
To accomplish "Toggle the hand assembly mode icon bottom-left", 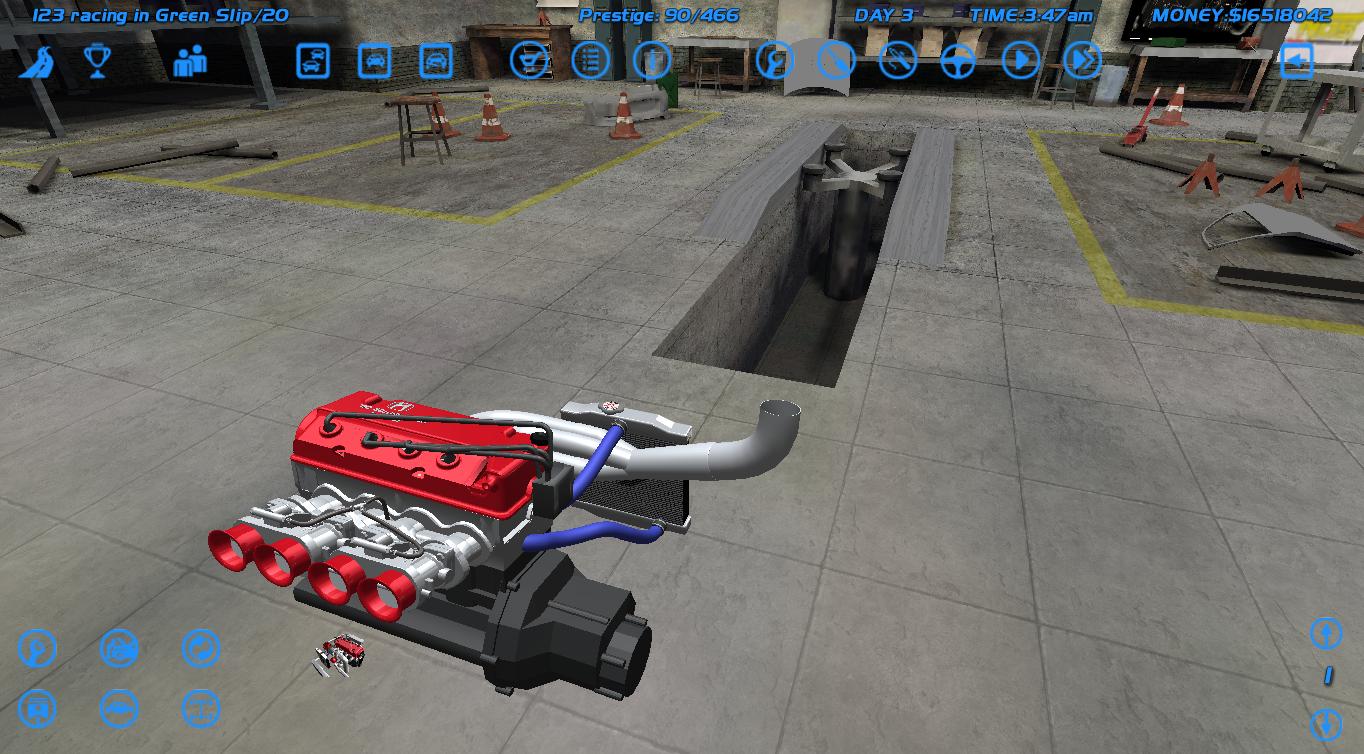I will tap(119, 650).
